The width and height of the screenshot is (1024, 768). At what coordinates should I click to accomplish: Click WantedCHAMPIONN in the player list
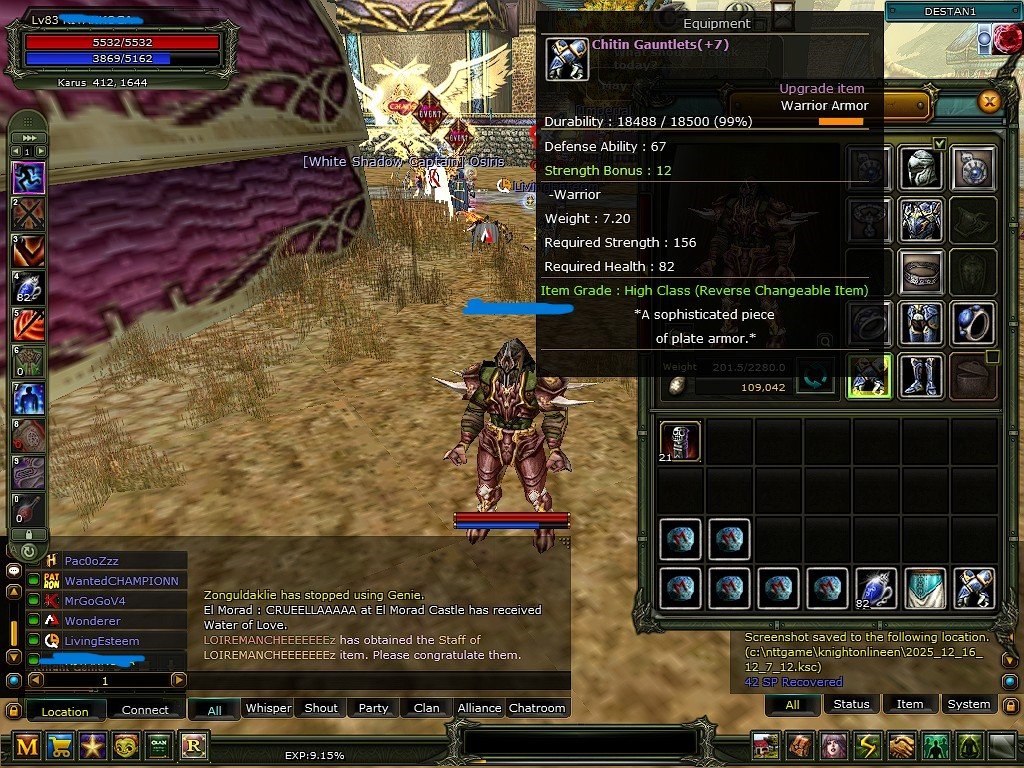pyautogui.click(x=121, y=581)
